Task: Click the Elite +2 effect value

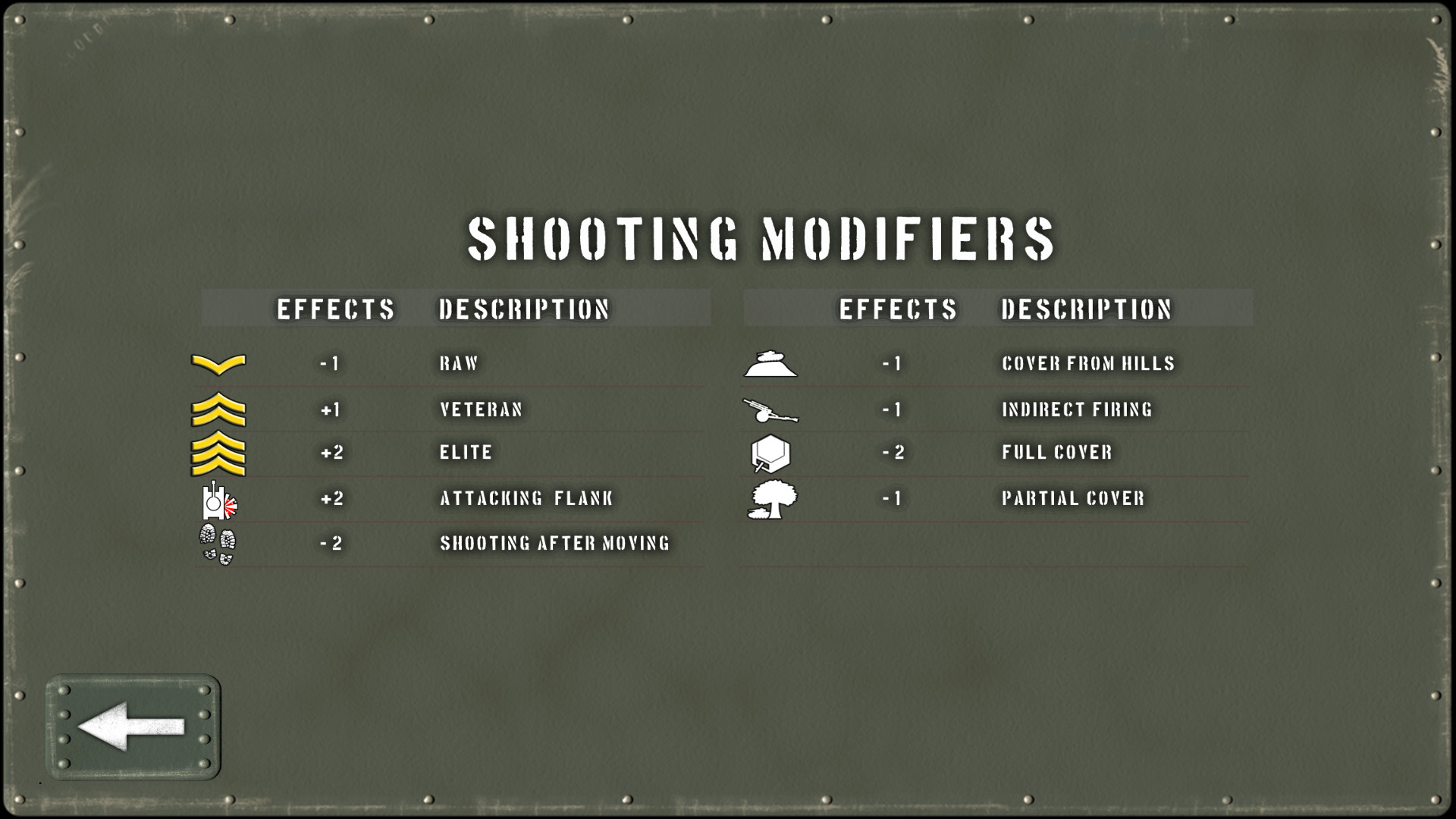Action: point(331,453)
